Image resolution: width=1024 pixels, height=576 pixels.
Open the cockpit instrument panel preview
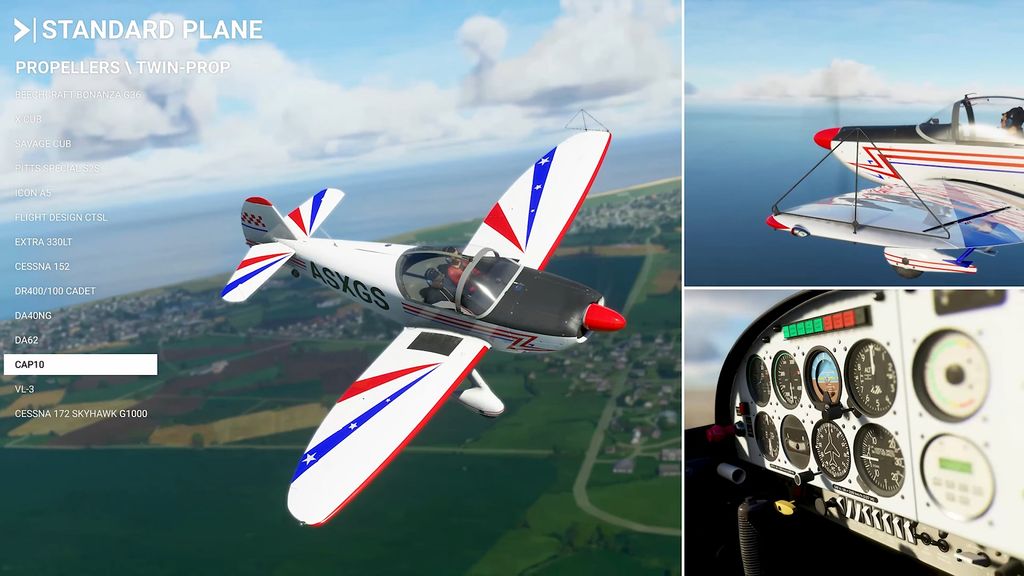coord(855,432)
